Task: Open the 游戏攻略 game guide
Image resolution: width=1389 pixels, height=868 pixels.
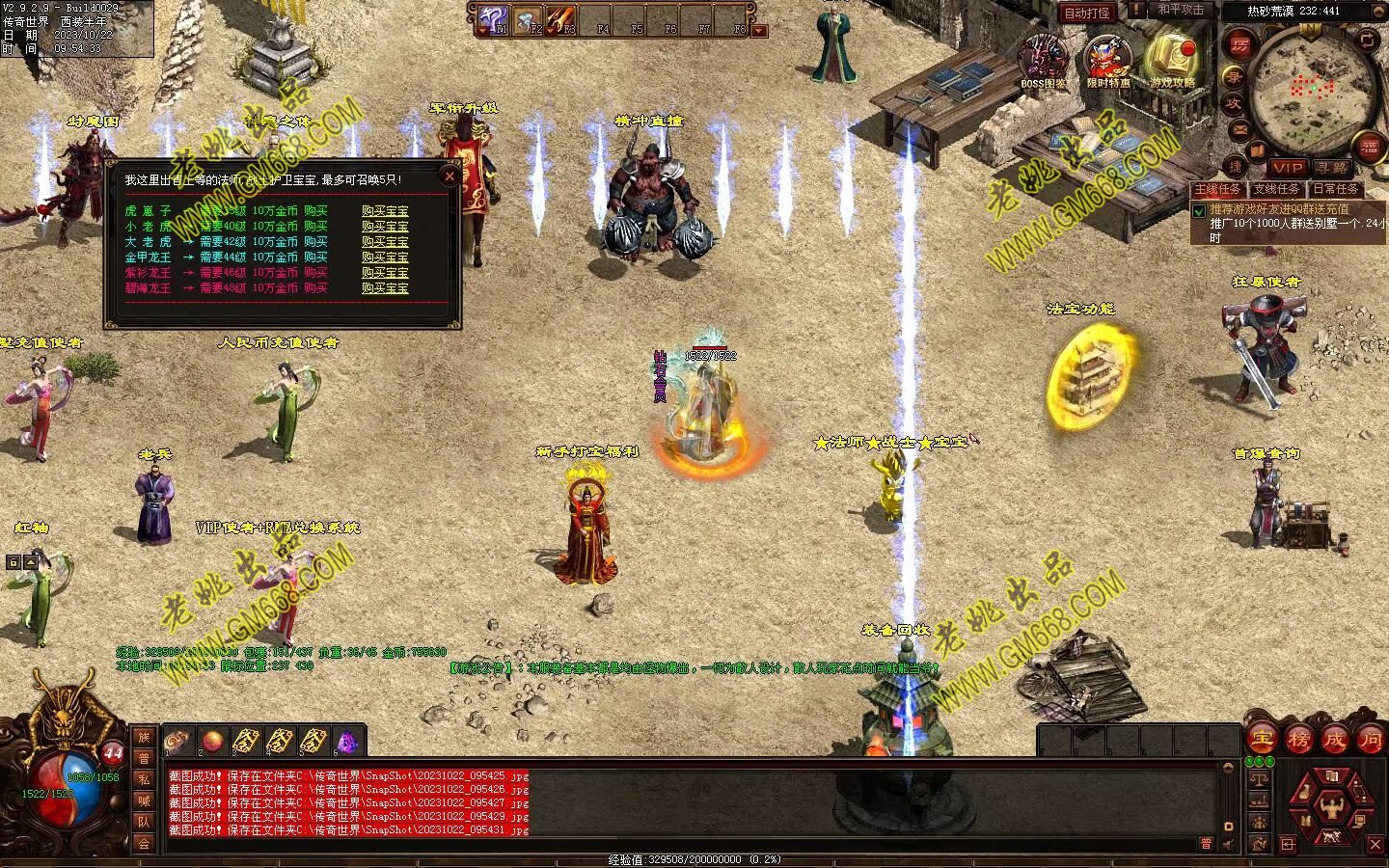Action: click(x=1172, y=61)
